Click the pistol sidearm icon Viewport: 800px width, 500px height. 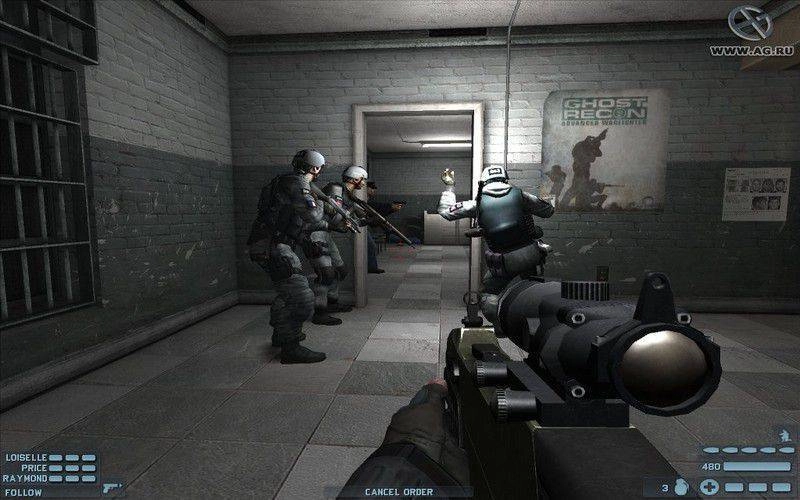coord(112,489)
